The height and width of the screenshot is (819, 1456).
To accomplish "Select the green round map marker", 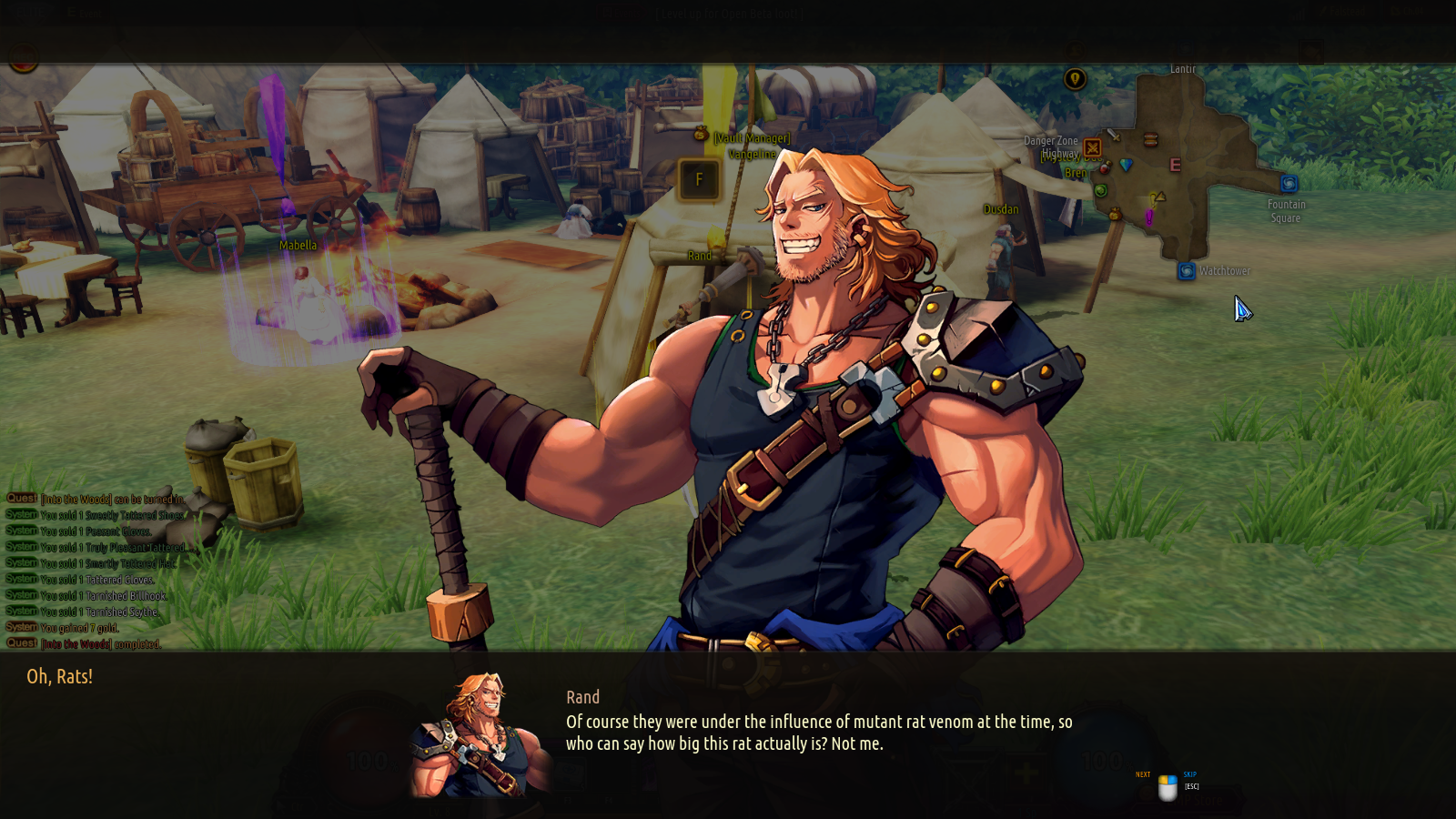I will [x=1101, y=190].
